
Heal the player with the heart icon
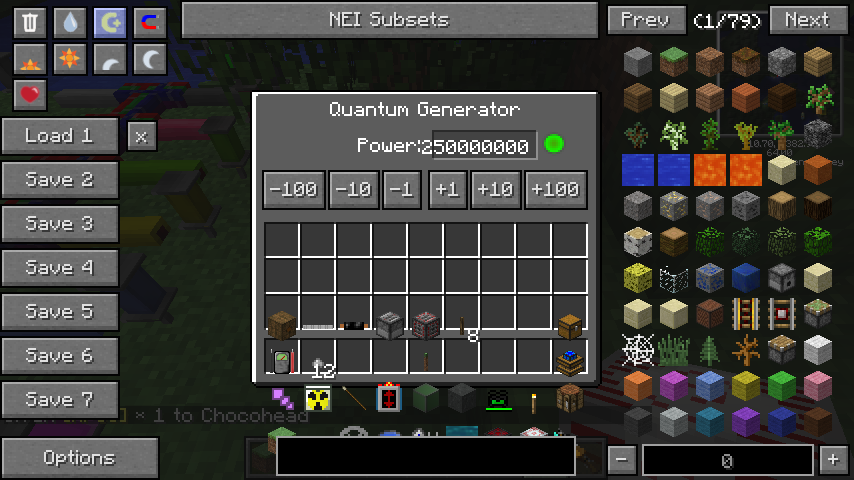(x=30, y=95)
